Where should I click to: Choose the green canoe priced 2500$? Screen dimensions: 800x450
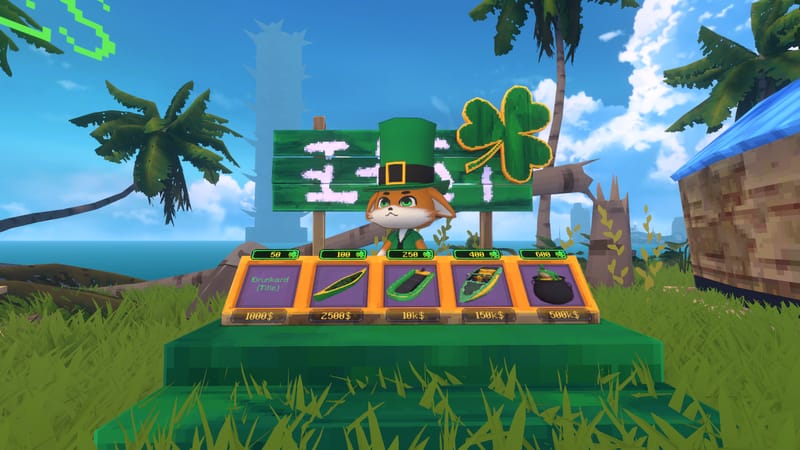(x=340, y=285)
